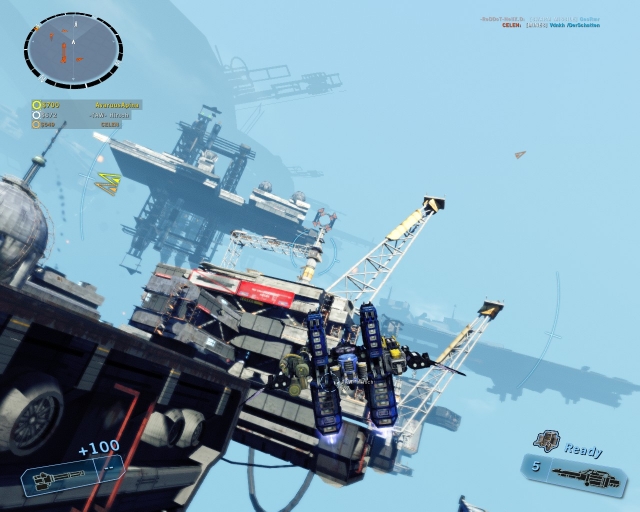This screenshot has height=512, width=640.
Task: Select the CELEN scoreboard row
Action: coord(87,125)
